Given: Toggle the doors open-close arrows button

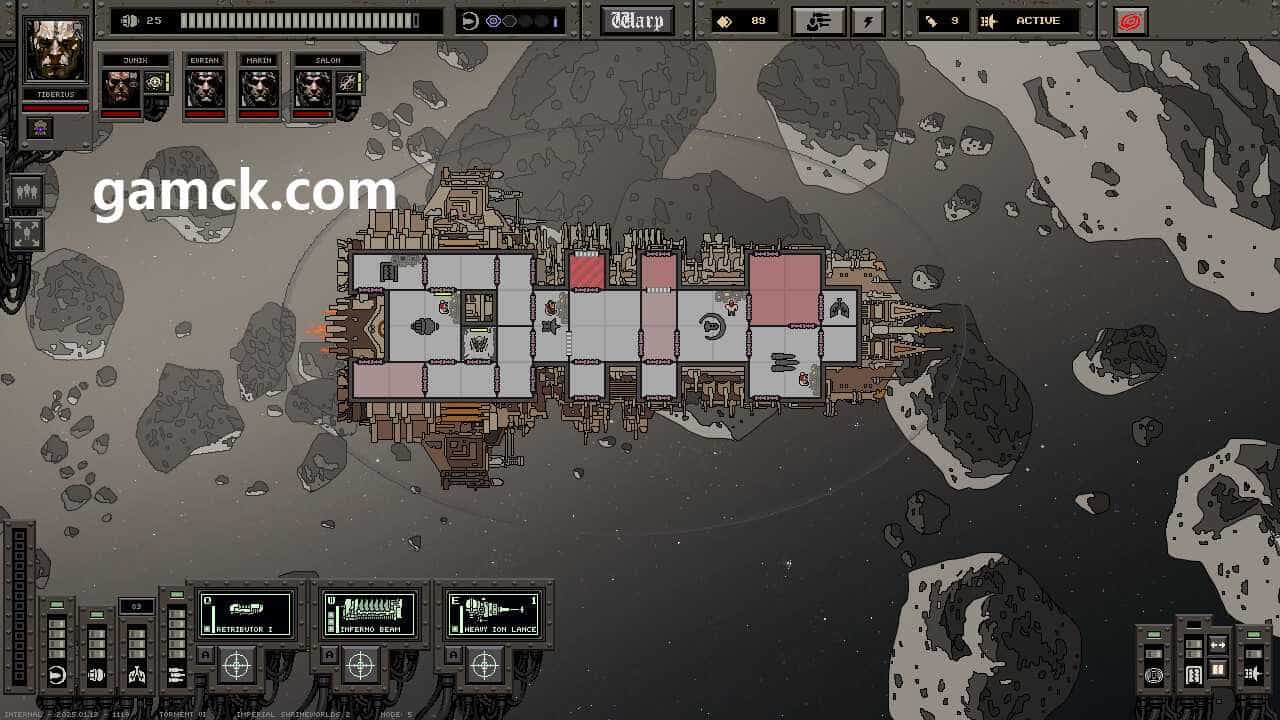Looking at the screenshot, I should [x=1218, y=646].
